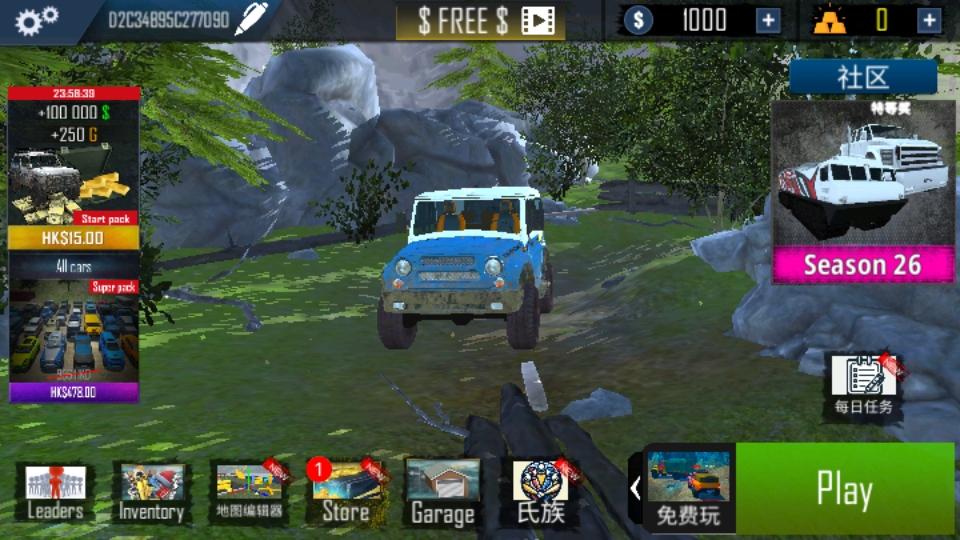This screenshot has height=540, width=960.
Task: Open the 社区 community button
Action: (x=862, y=78)
